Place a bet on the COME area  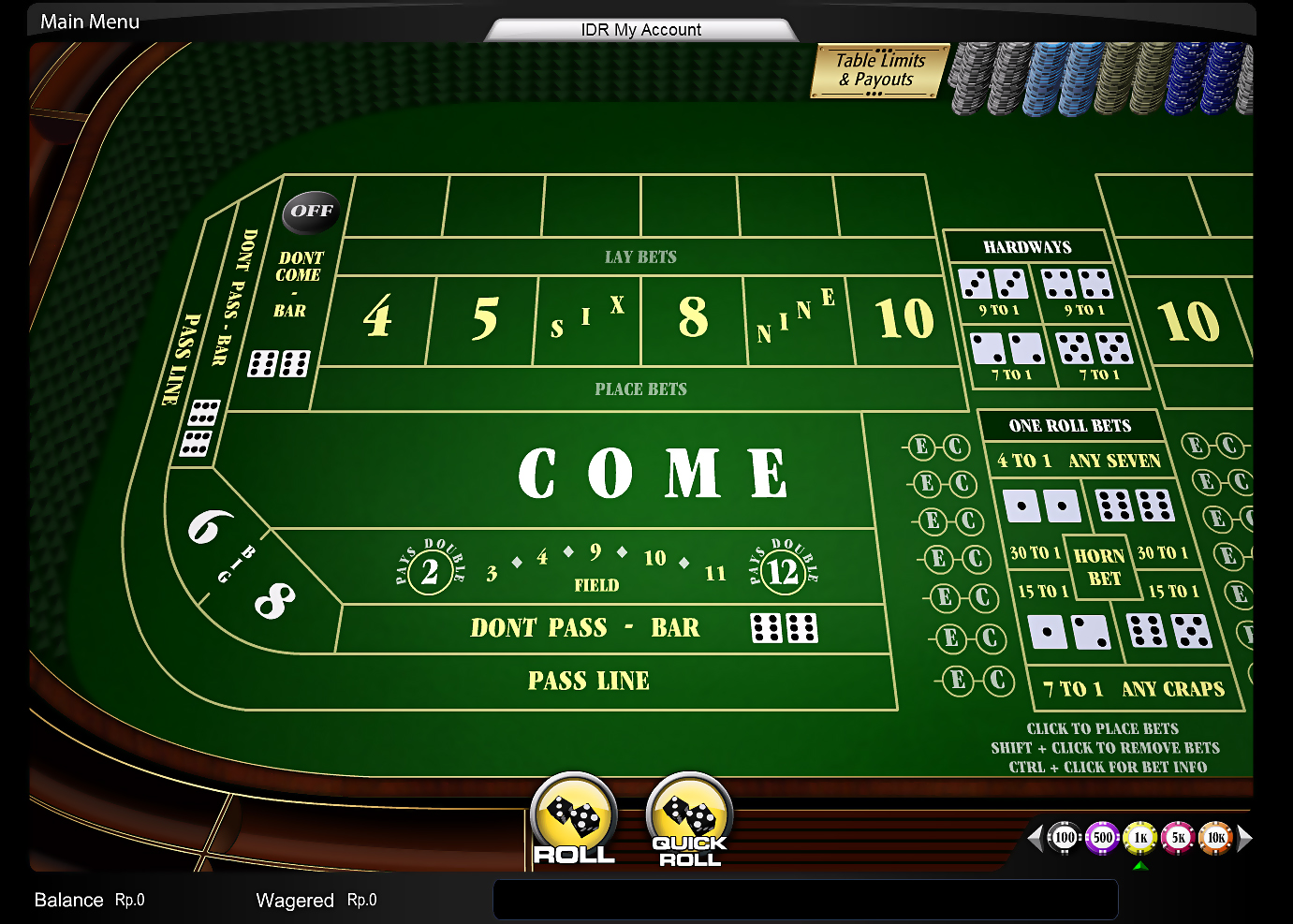click(x=653, y=473)
